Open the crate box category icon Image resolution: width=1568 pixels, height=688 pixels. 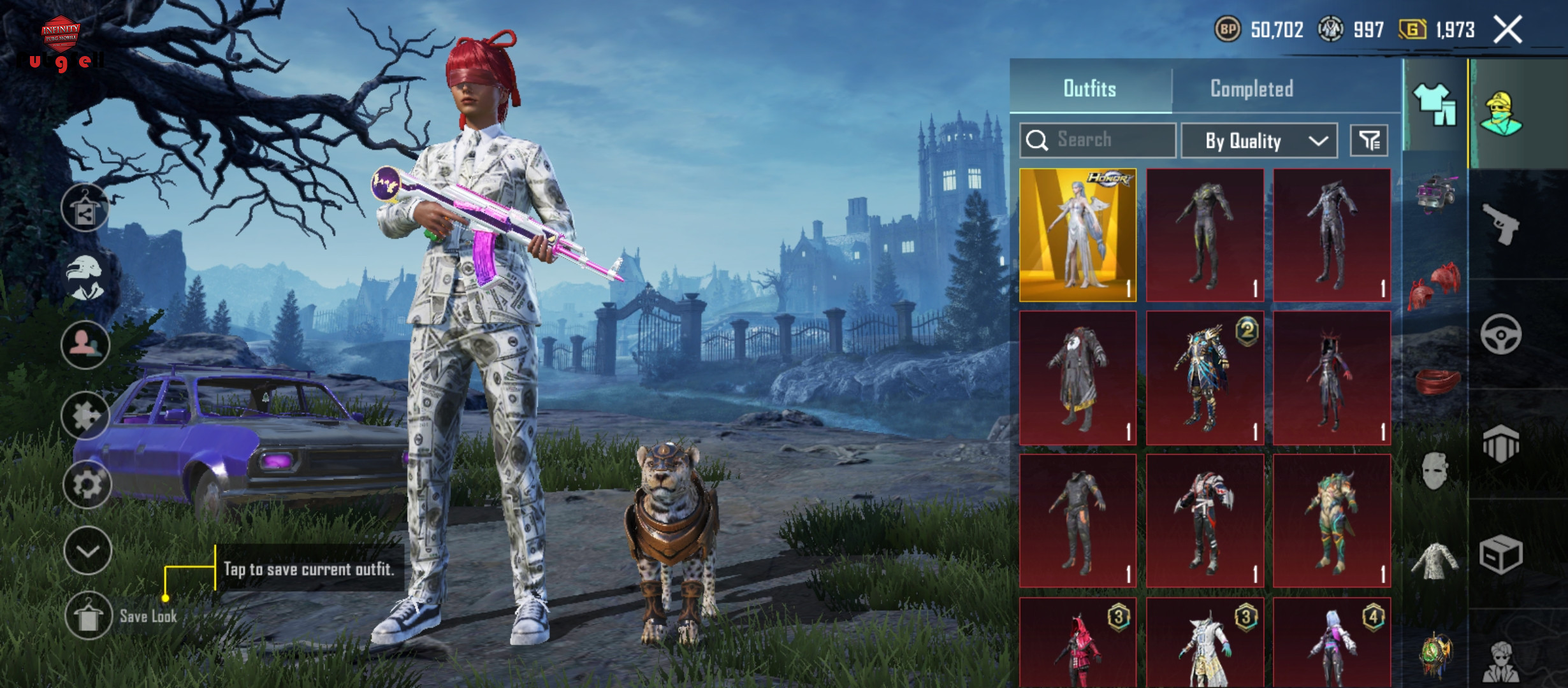coord(1500,555)
